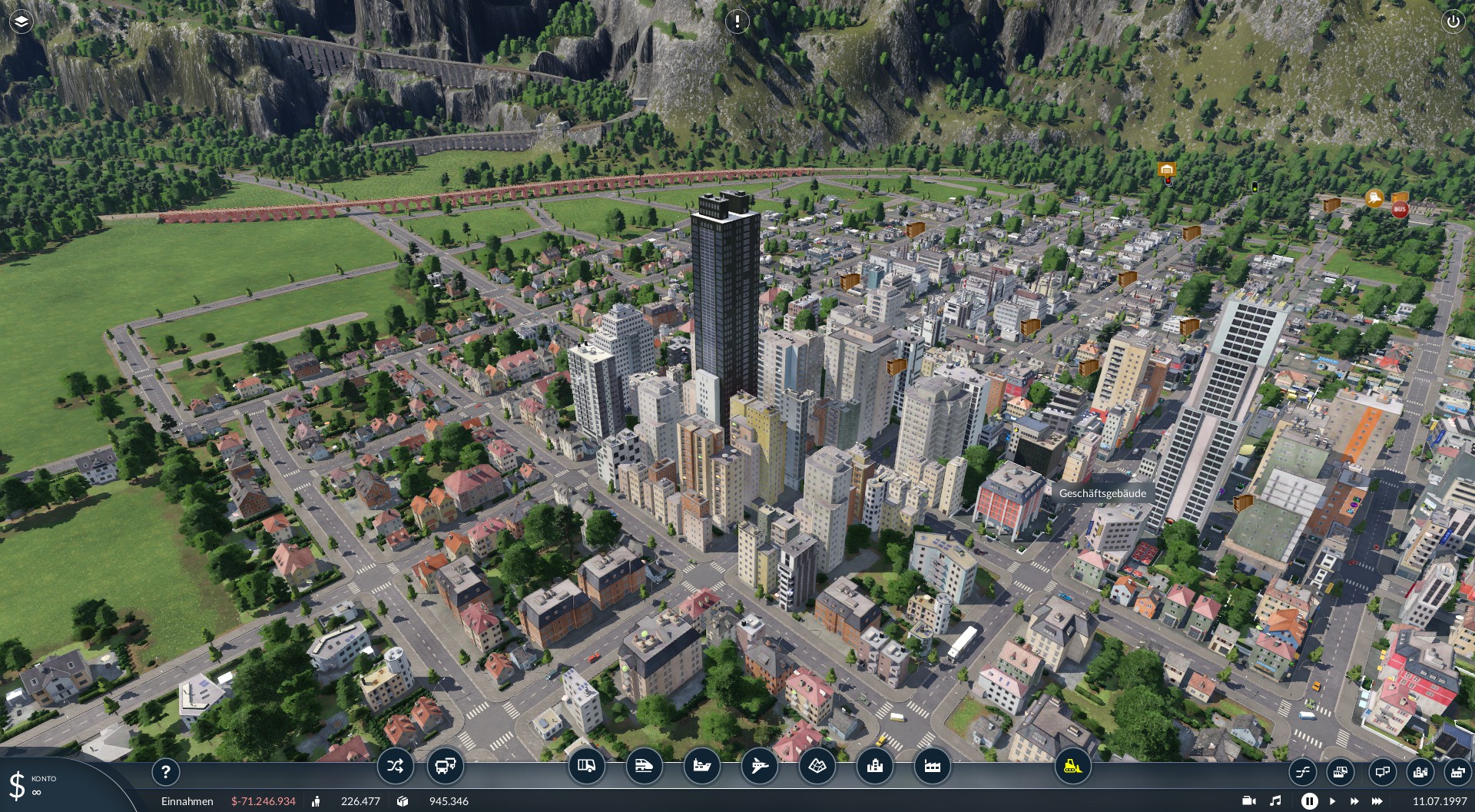The height and width of the screenshot is (812, 1475).
Task: Open the question mark help
Action: pos(165,771)
